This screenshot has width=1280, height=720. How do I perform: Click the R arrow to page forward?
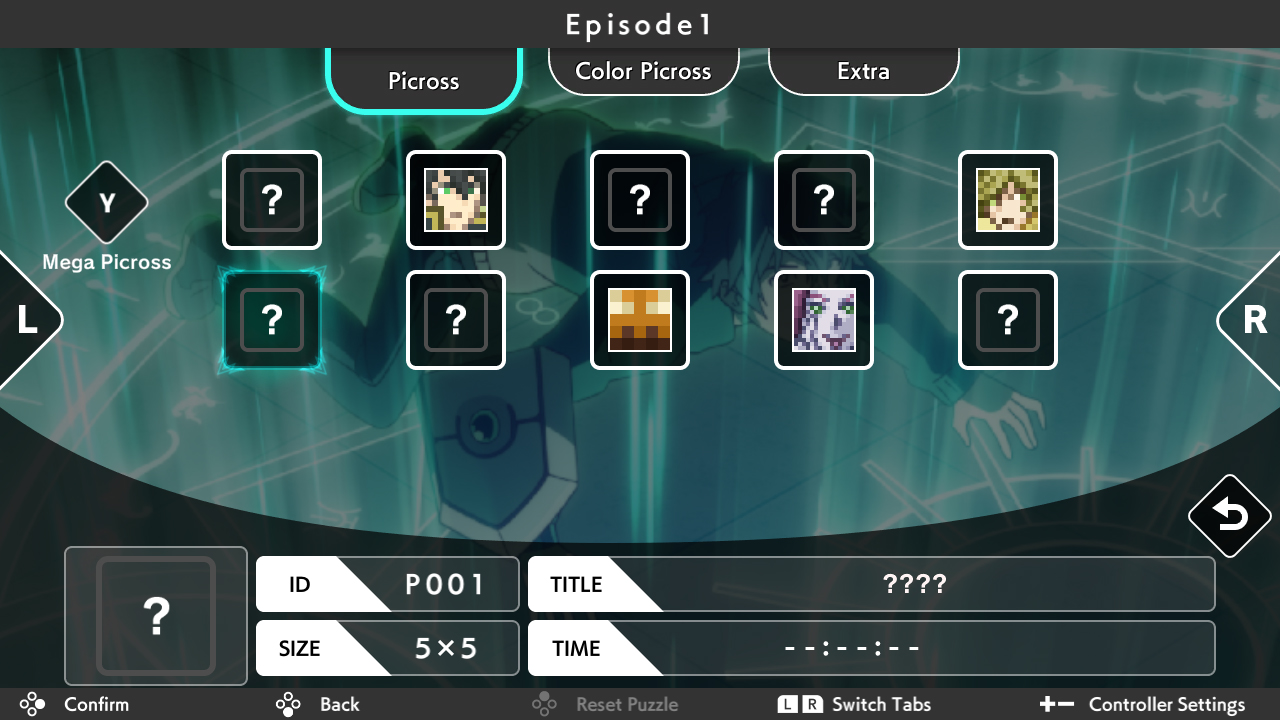[1255, 320]
